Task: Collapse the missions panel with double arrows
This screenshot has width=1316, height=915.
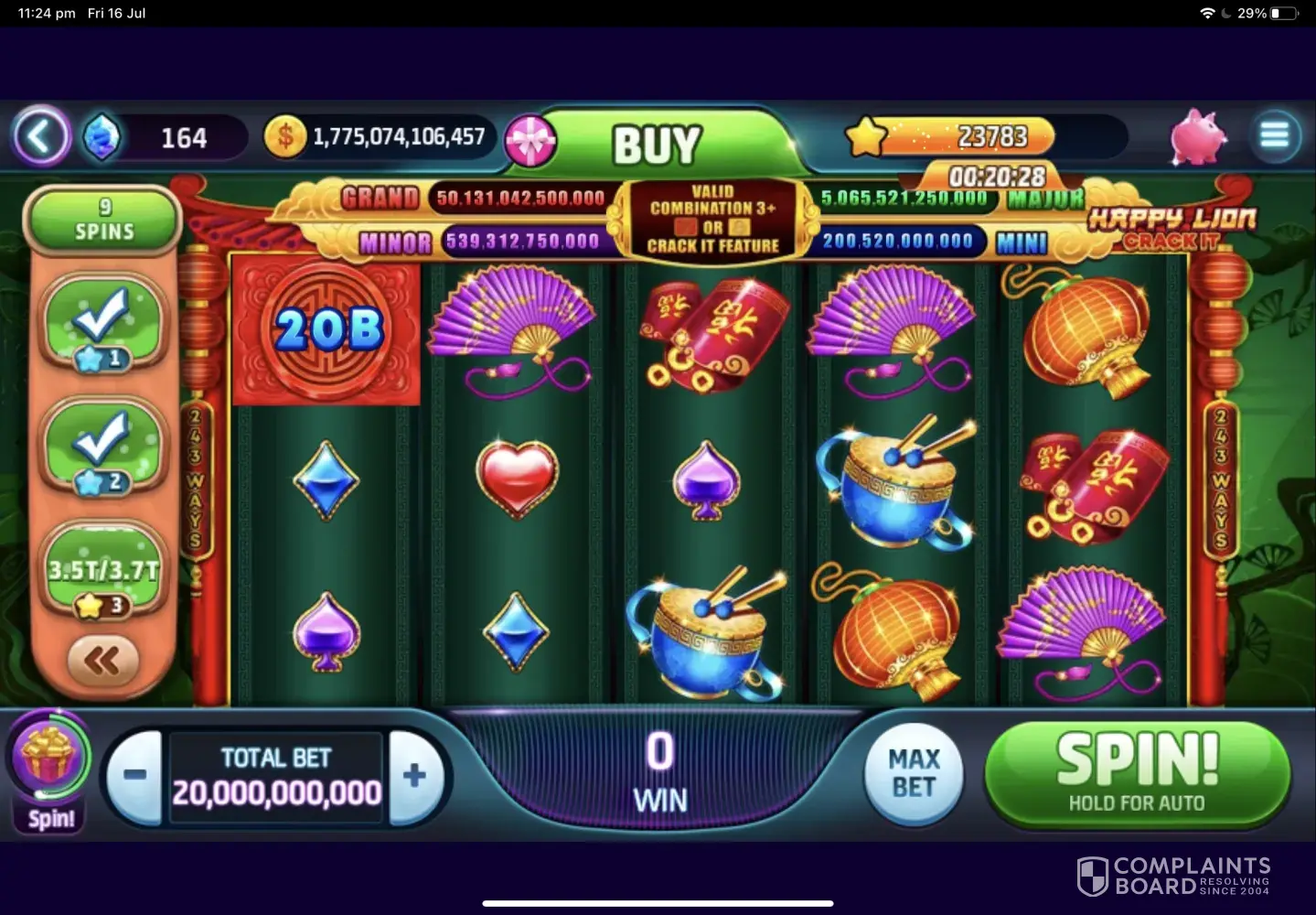Action: point(102,660)
